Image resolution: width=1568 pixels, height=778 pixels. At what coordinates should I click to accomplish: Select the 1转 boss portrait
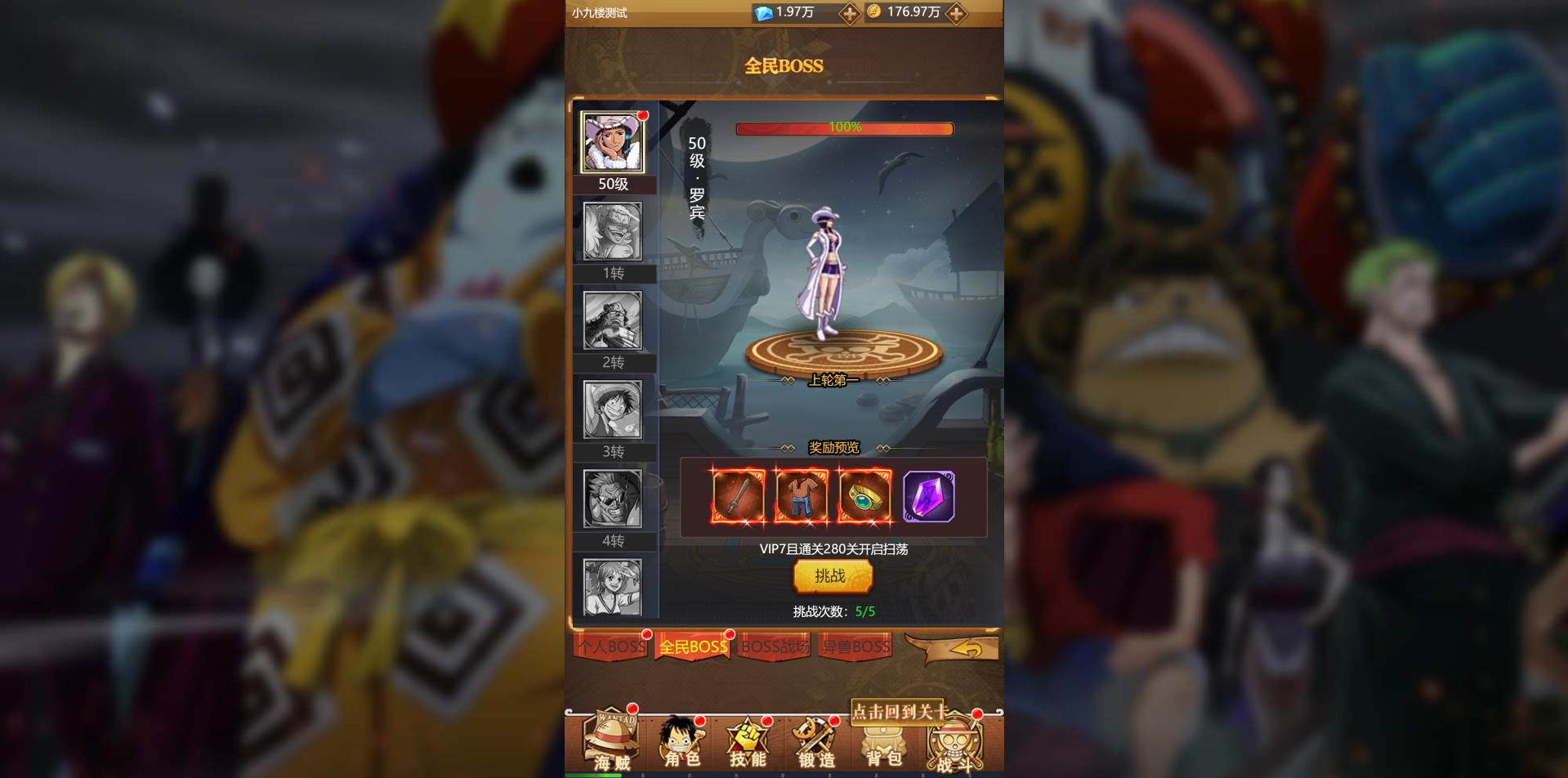click(x=614, y=233)
